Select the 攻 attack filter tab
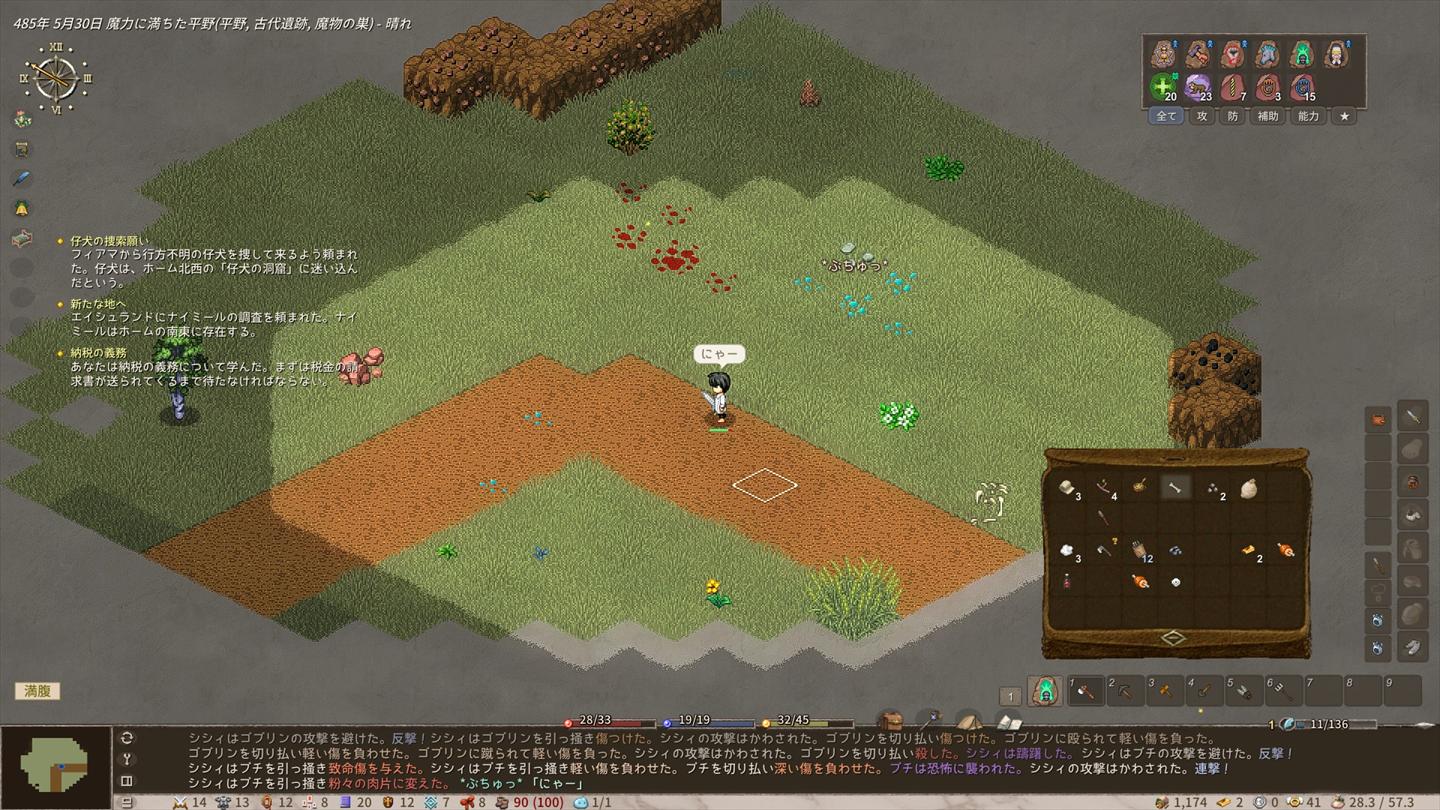 pyautogui.click(x=1202, y=116)
